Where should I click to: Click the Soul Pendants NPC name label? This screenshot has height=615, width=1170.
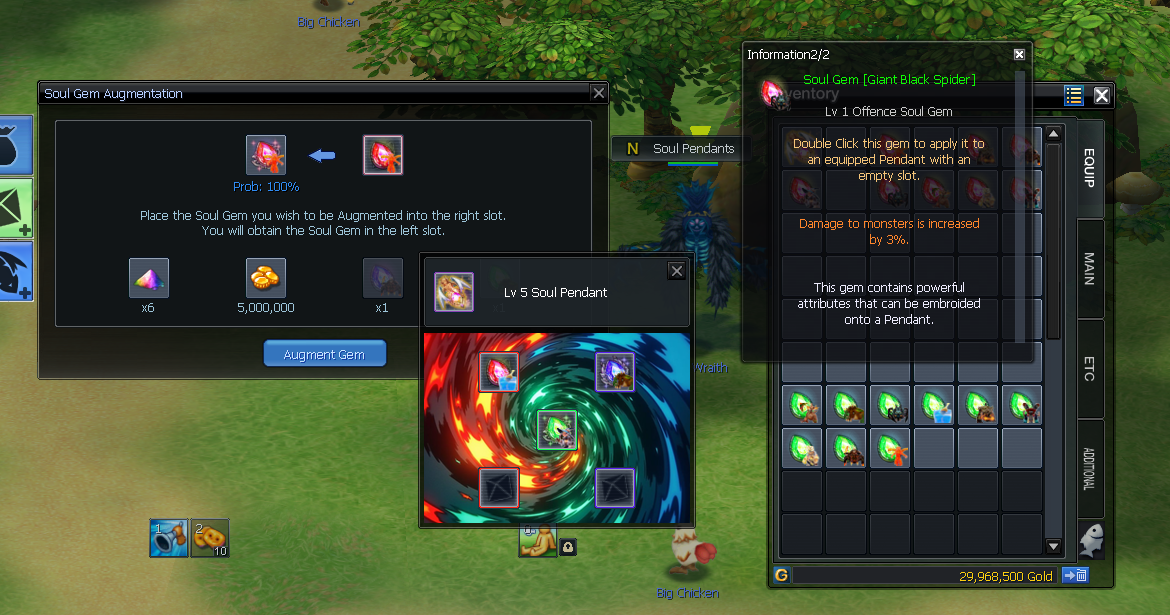click(692, 148)
